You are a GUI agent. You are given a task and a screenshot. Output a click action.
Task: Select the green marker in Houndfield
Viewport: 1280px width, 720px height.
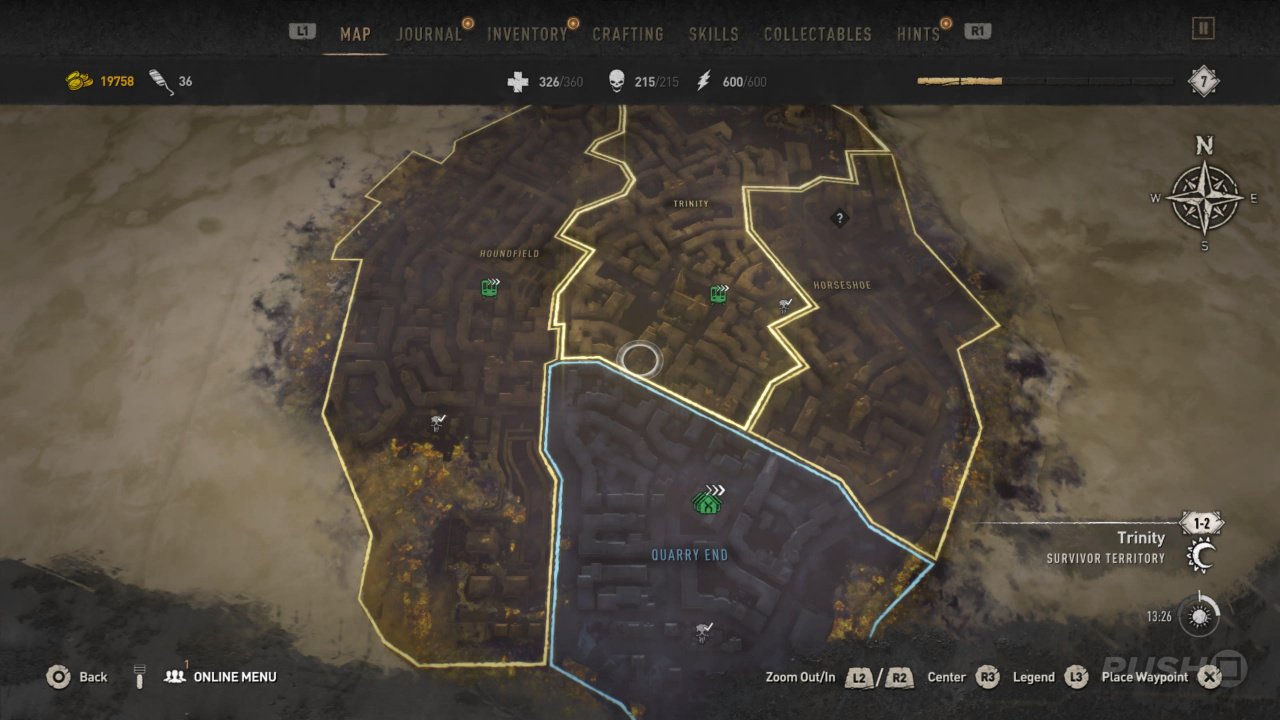click(490, 288)
